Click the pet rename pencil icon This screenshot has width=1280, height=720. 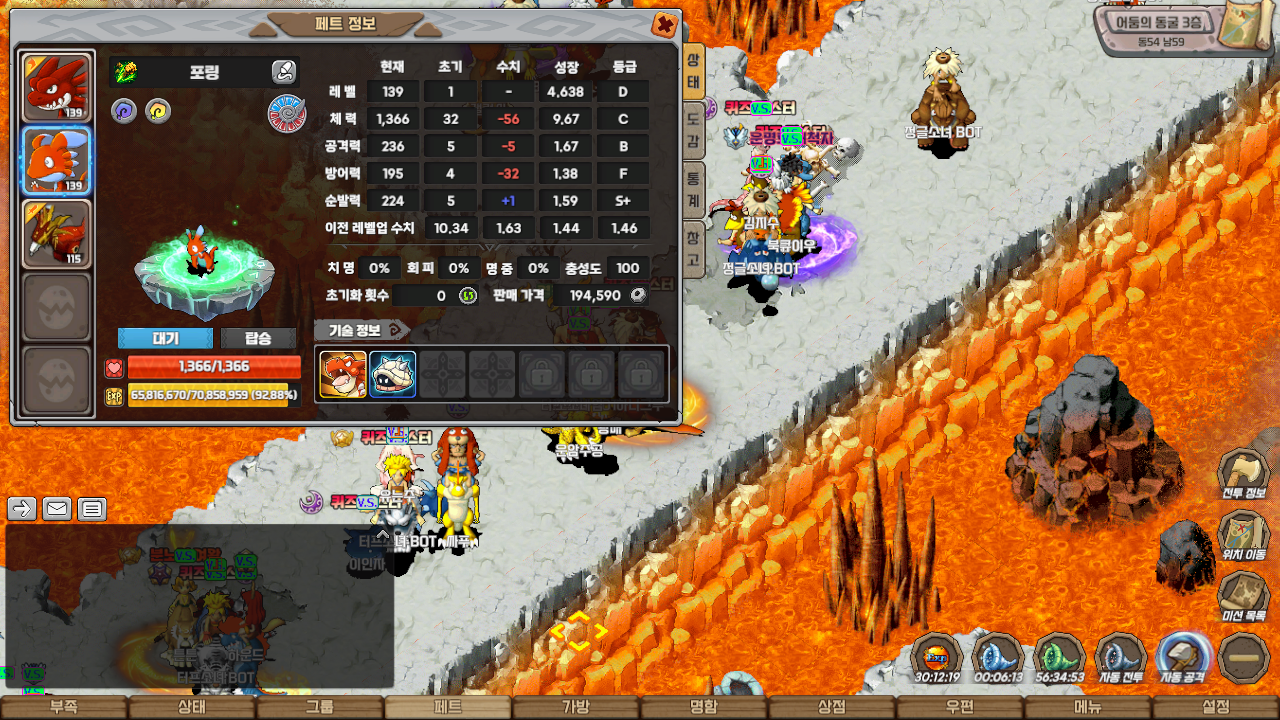click(284, 71)
